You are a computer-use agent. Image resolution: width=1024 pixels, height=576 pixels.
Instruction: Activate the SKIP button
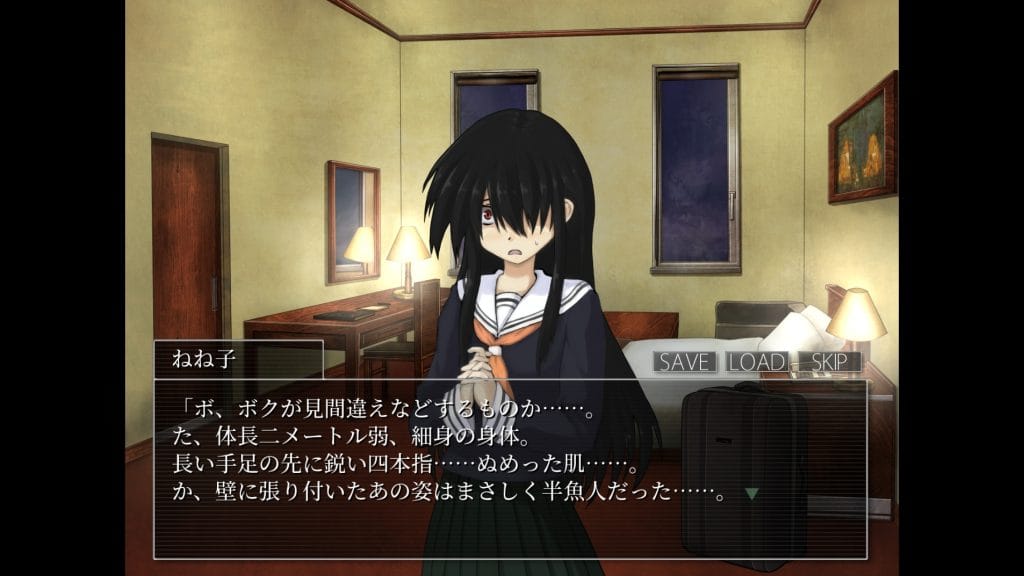click(x=829, y=362)
